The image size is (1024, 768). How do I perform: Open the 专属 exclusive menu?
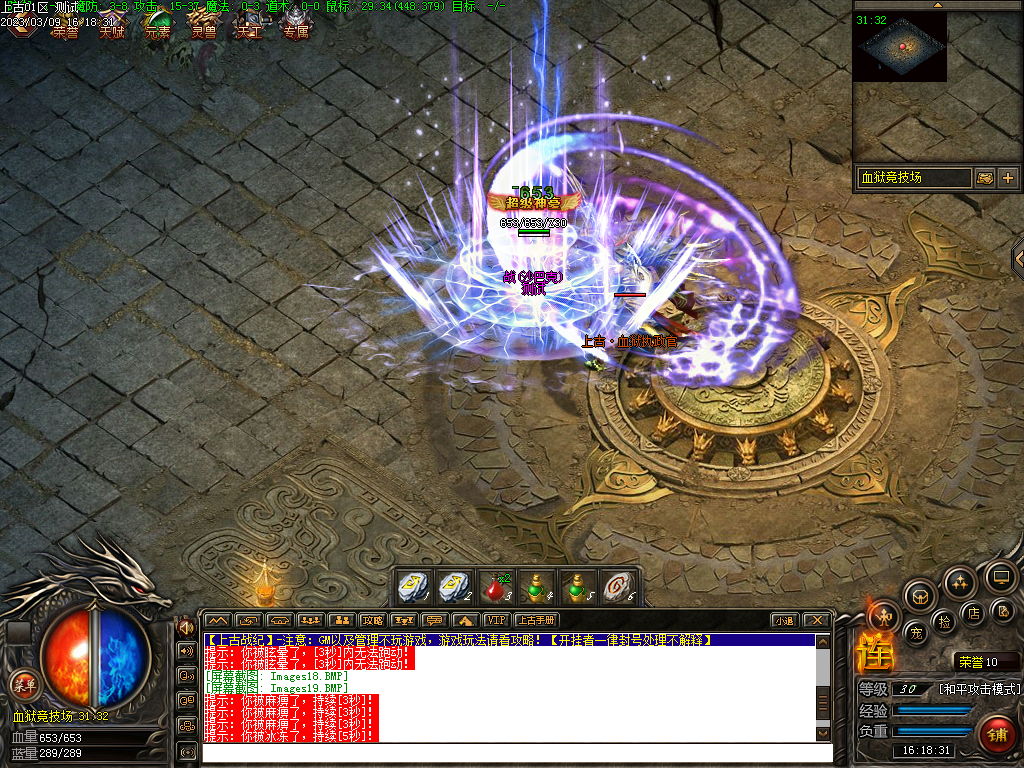pos(295,25)
